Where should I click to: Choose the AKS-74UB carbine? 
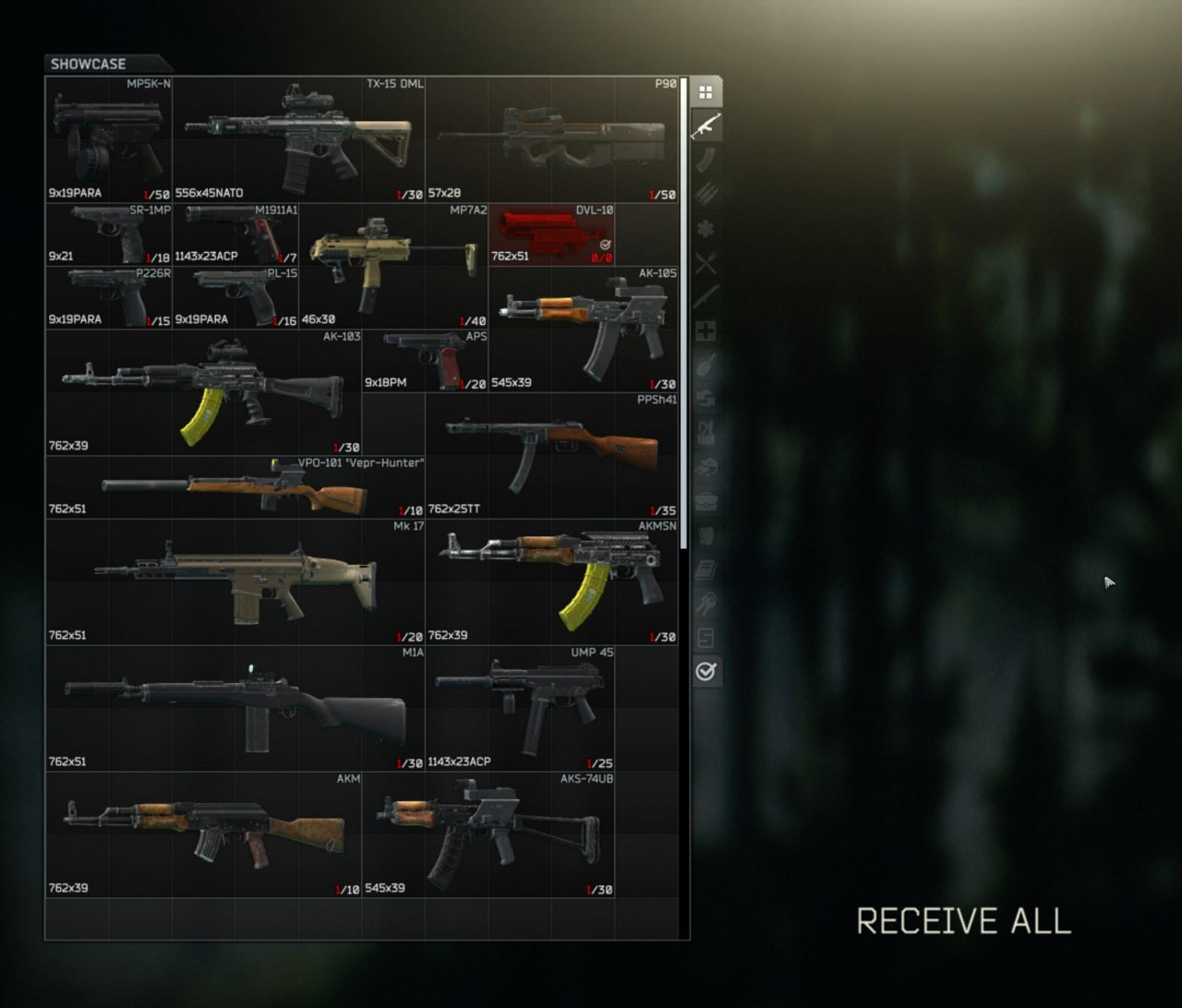488,834
